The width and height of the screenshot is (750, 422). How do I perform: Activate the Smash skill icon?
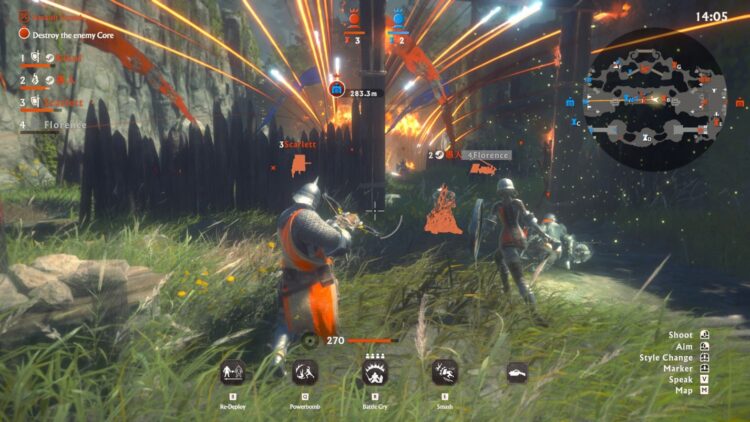click(x=445, y=373)
